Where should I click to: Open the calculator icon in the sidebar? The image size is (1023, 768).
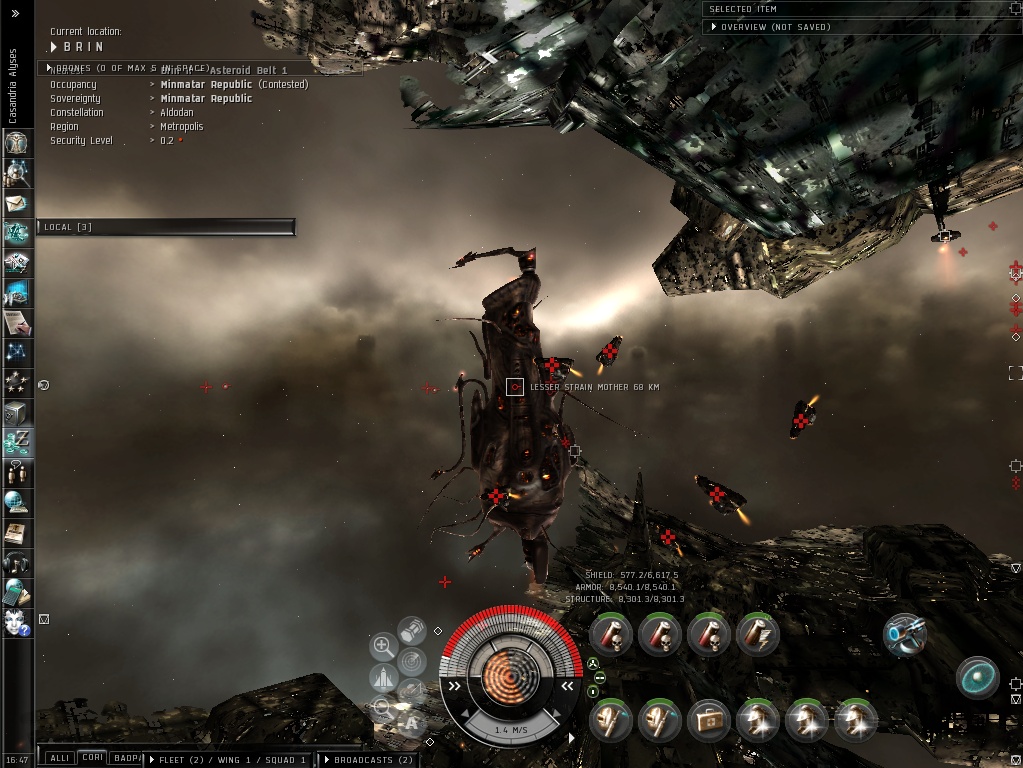(16, 592)
